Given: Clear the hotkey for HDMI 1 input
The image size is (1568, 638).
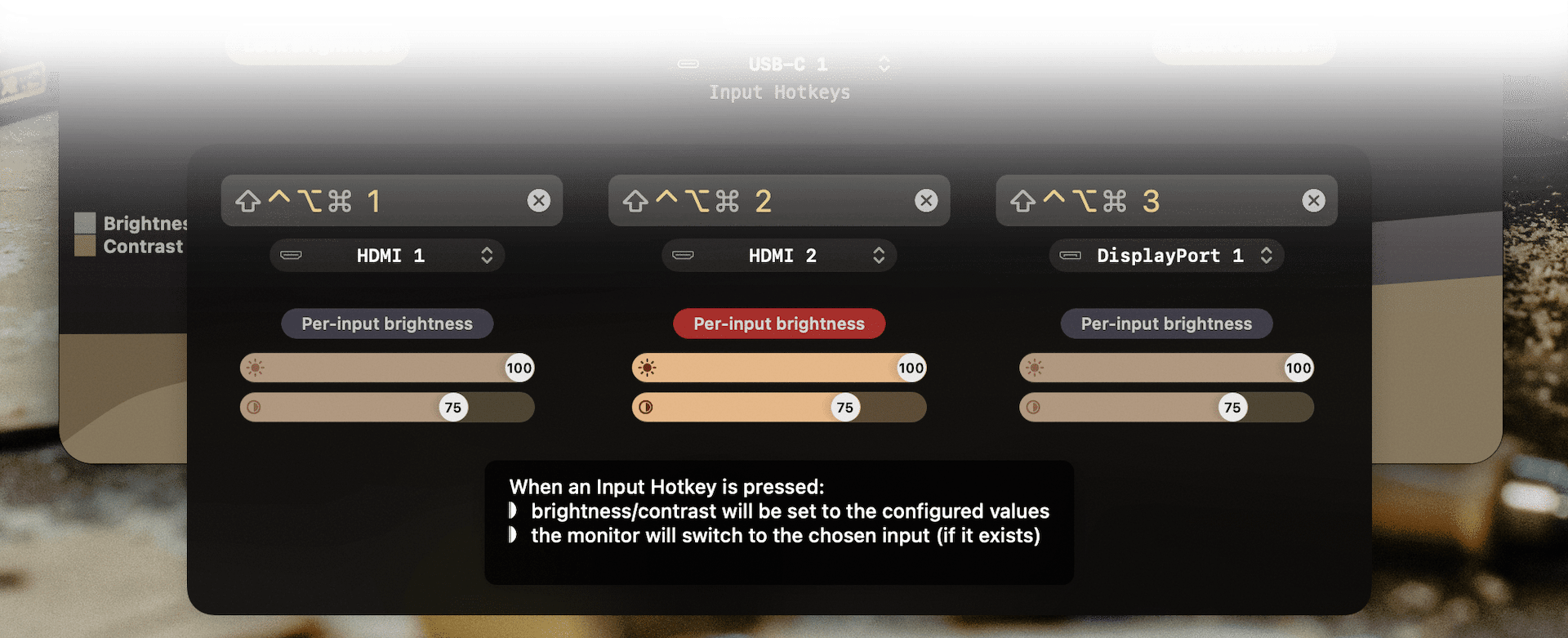Looking at the screenshot, I should pyautogui.click(x=538, y=199).
